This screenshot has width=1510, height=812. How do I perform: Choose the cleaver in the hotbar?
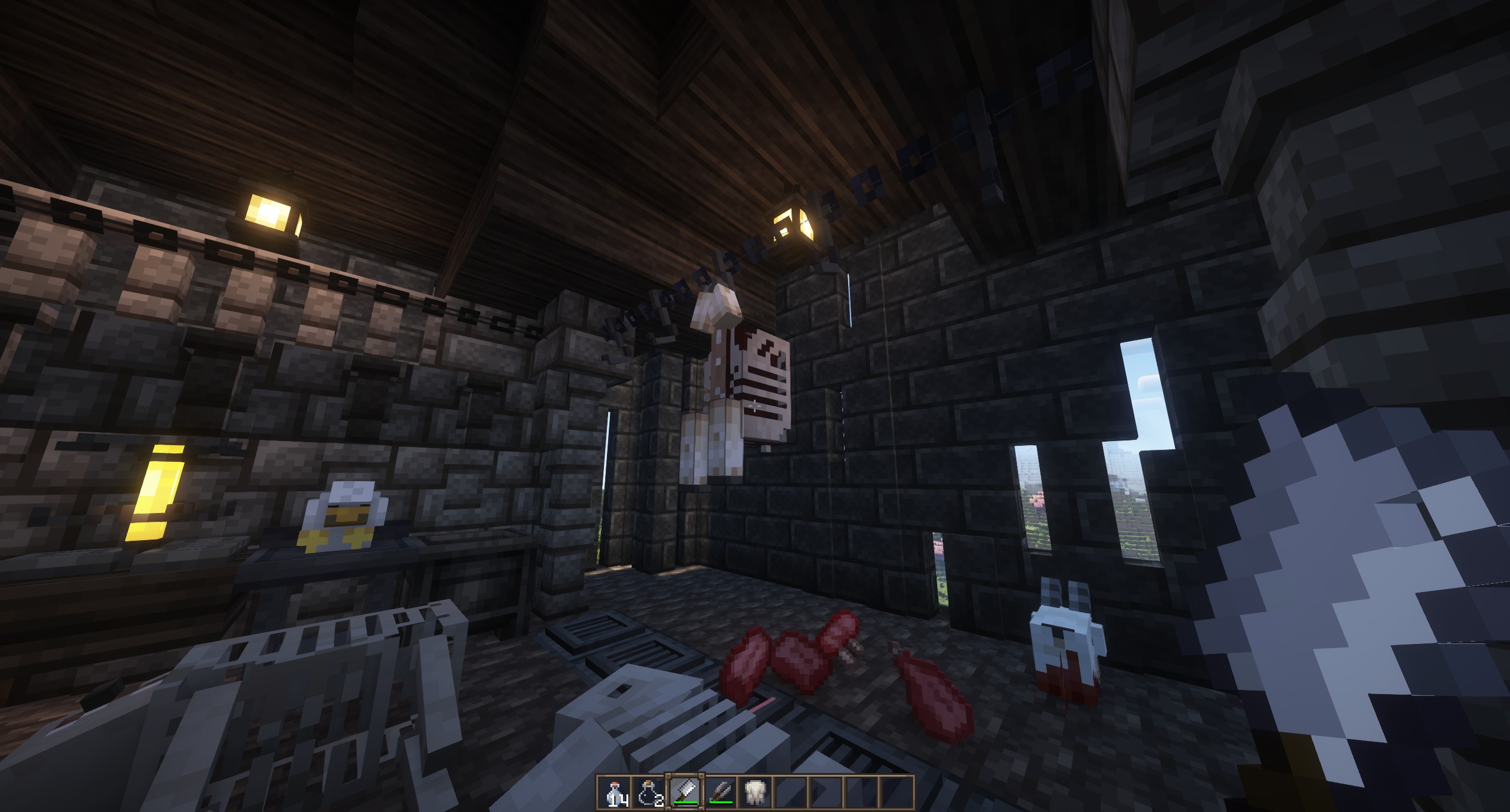(684, 792)
